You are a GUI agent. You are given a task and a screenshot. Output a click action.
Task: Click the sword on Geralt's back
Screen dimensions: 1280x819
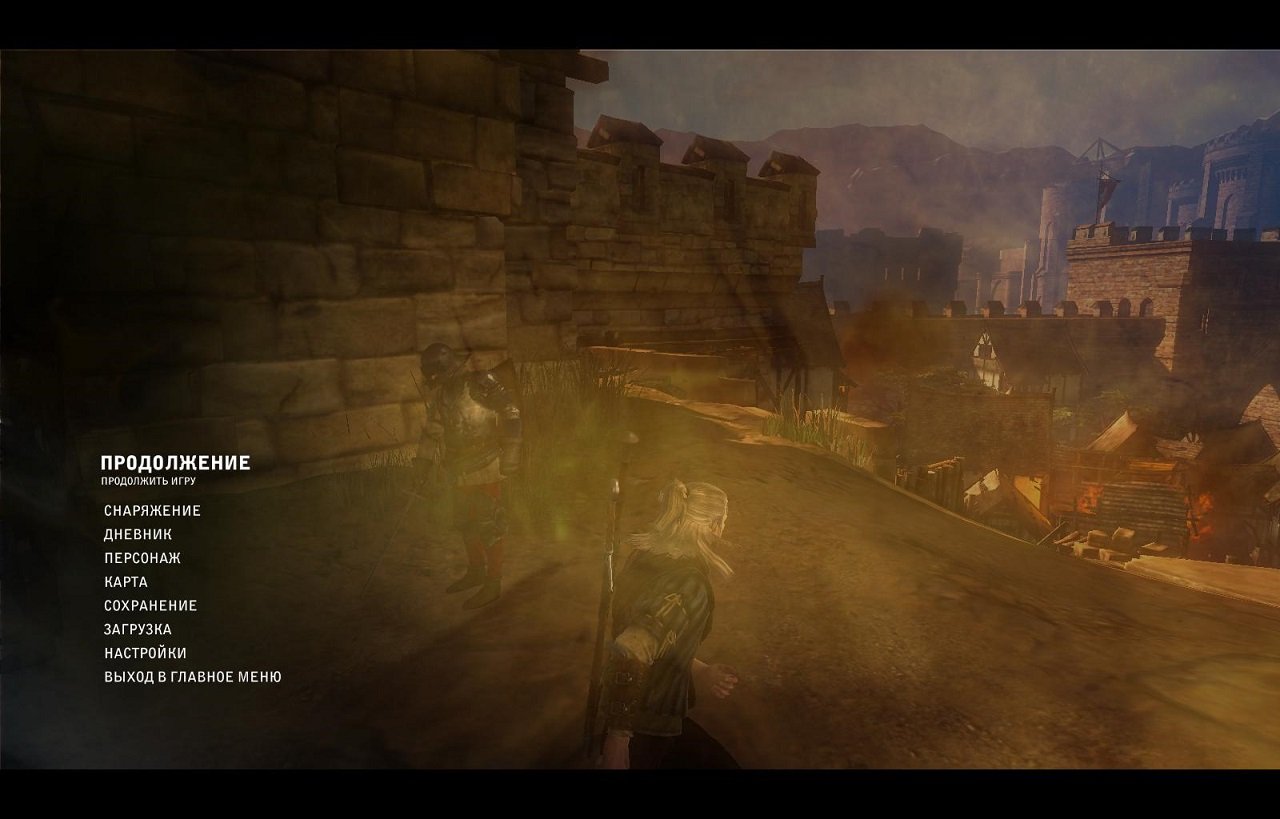tap(618, 520)
